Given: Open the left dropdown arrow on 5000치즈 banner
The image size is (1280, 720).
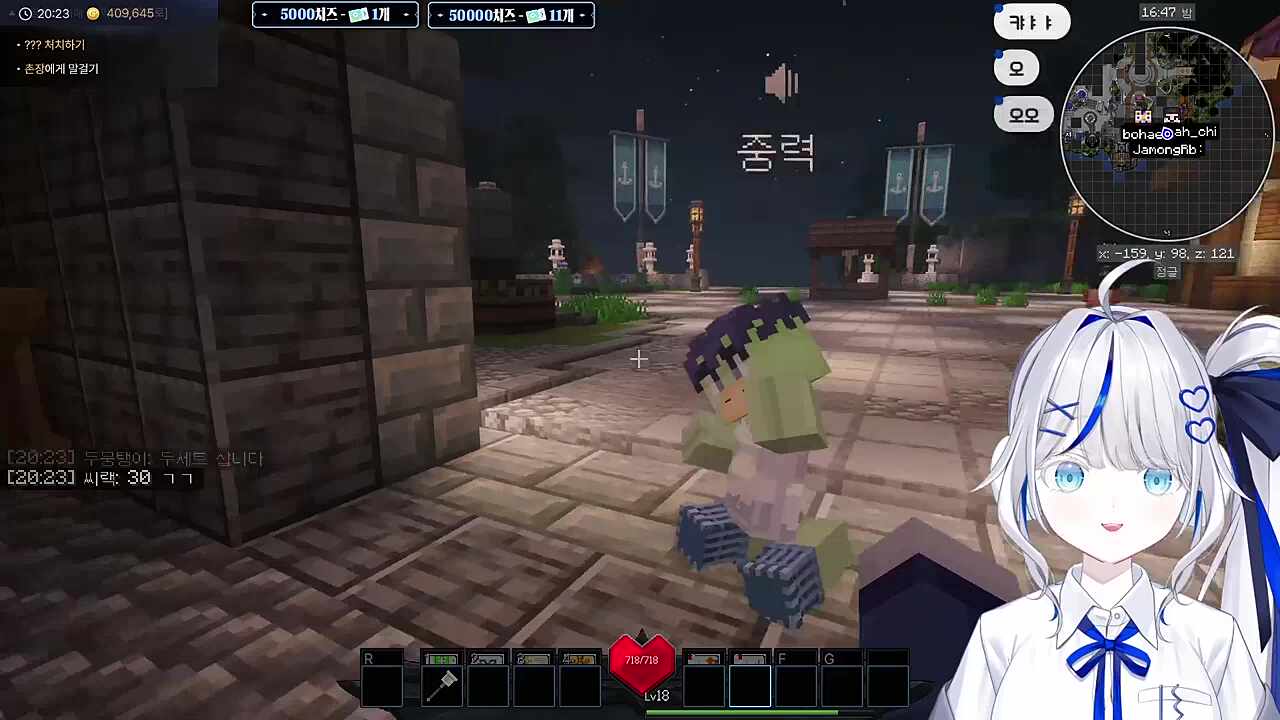Looking at the screenshot, I should click(x=264, y=15).
